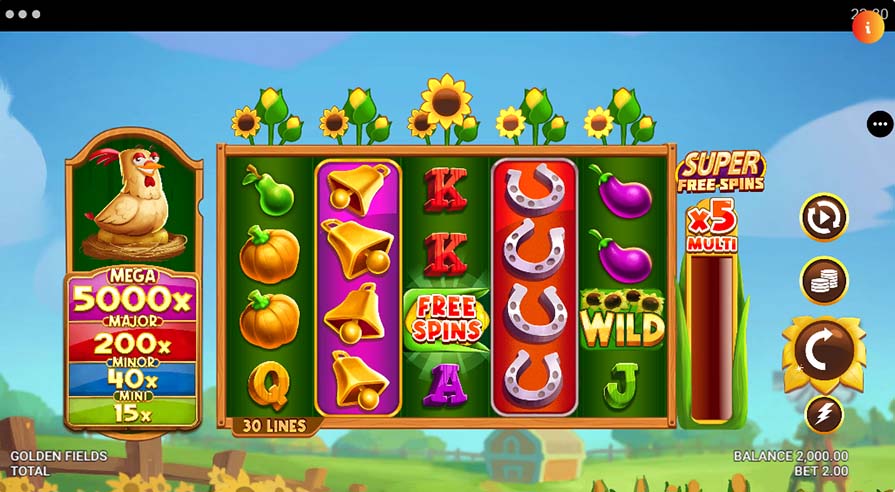Open the autoplay settings
Image resolution: width=895 pixels, height=492 pixels.
click(824, 217)
